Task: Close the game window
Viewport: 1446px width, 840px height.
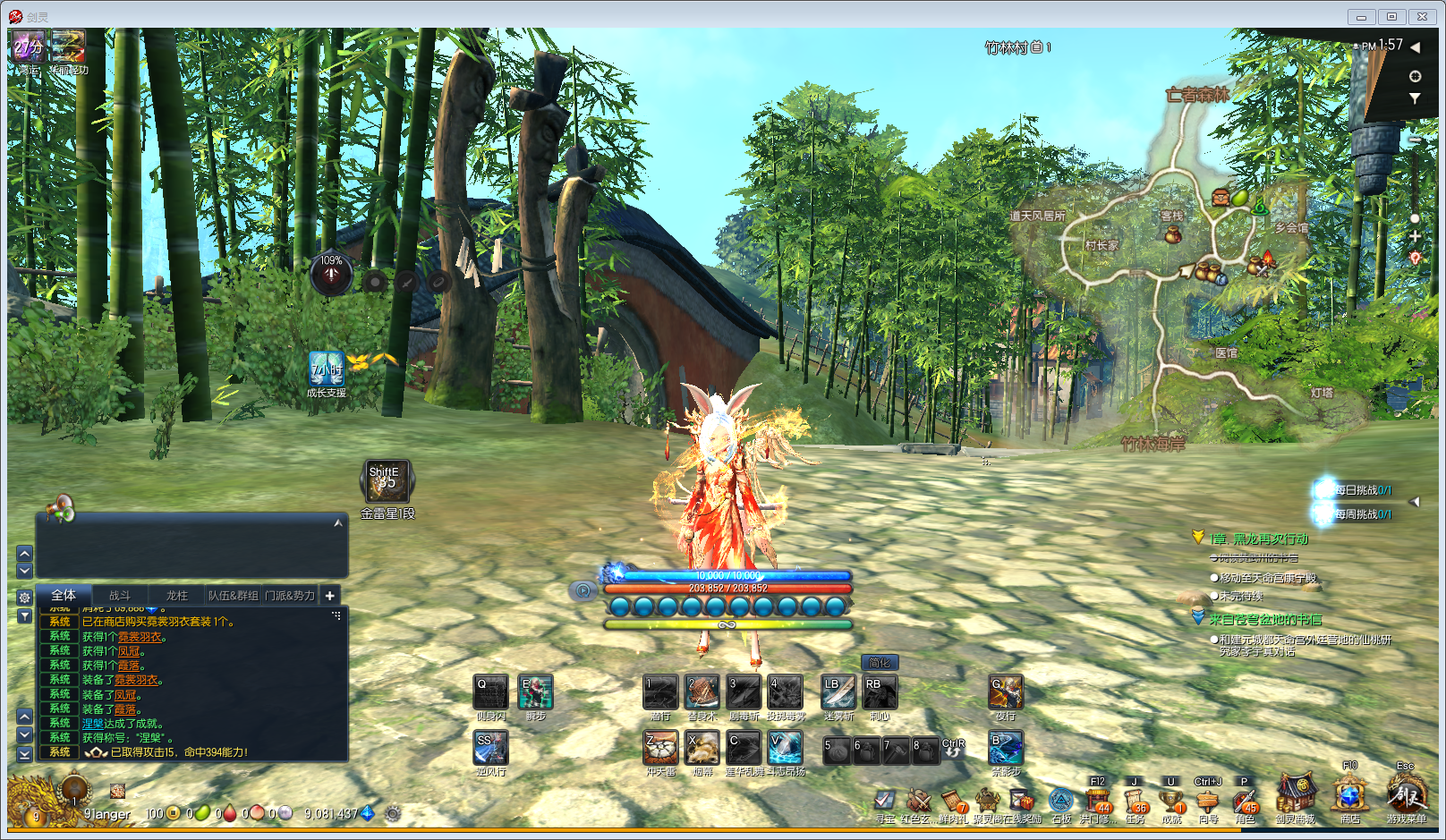Action: [x=1422, y=17]
